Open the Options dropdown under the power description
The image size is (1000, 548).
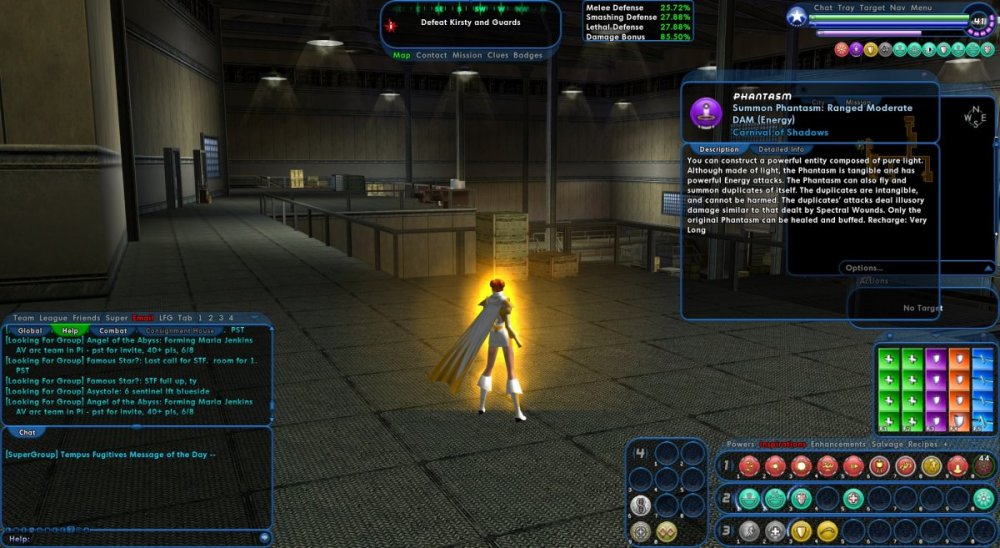click(x=864, y=268)
